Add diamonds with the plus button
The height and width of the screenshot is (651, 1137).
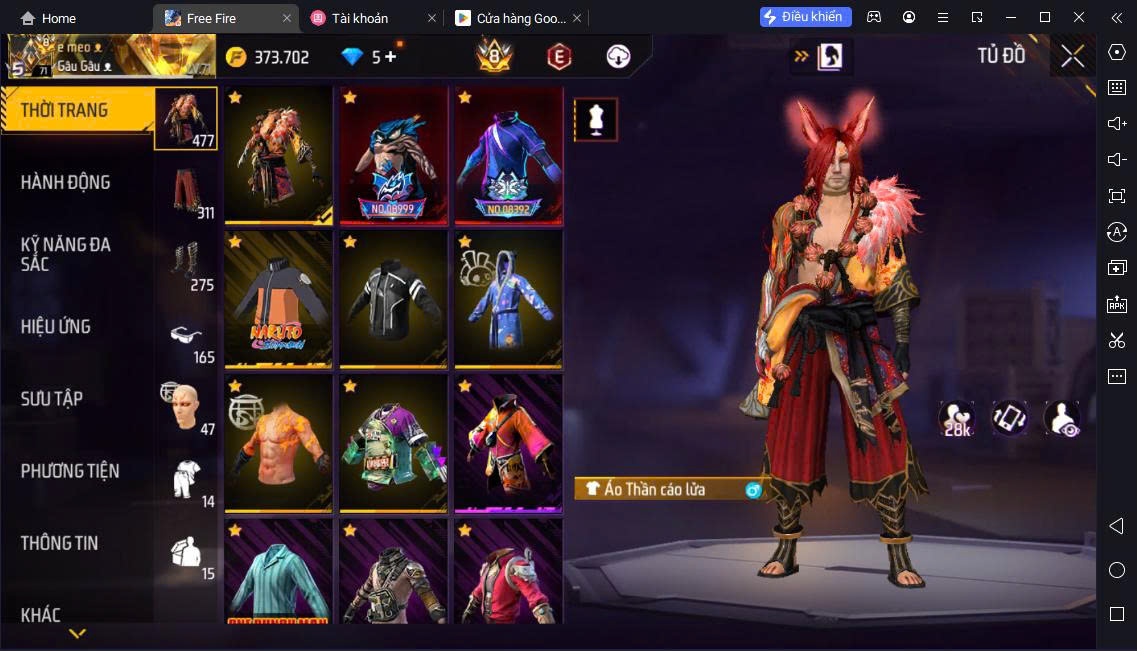pyautogui.click(x=390, y=57)
